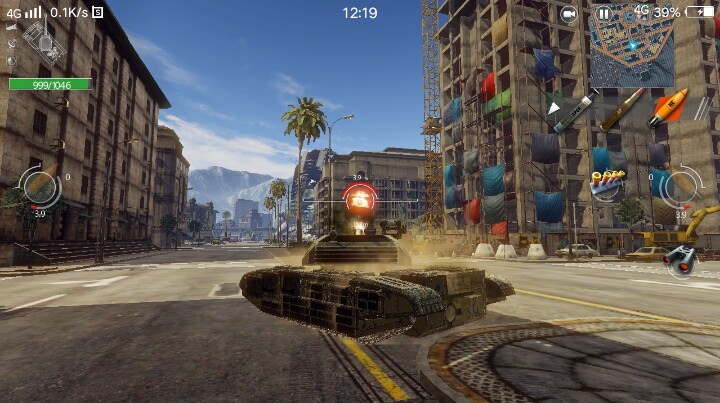Screen dimensions: 720x403
Task: Select the grey missile ammo type
Action: [574, 111]
